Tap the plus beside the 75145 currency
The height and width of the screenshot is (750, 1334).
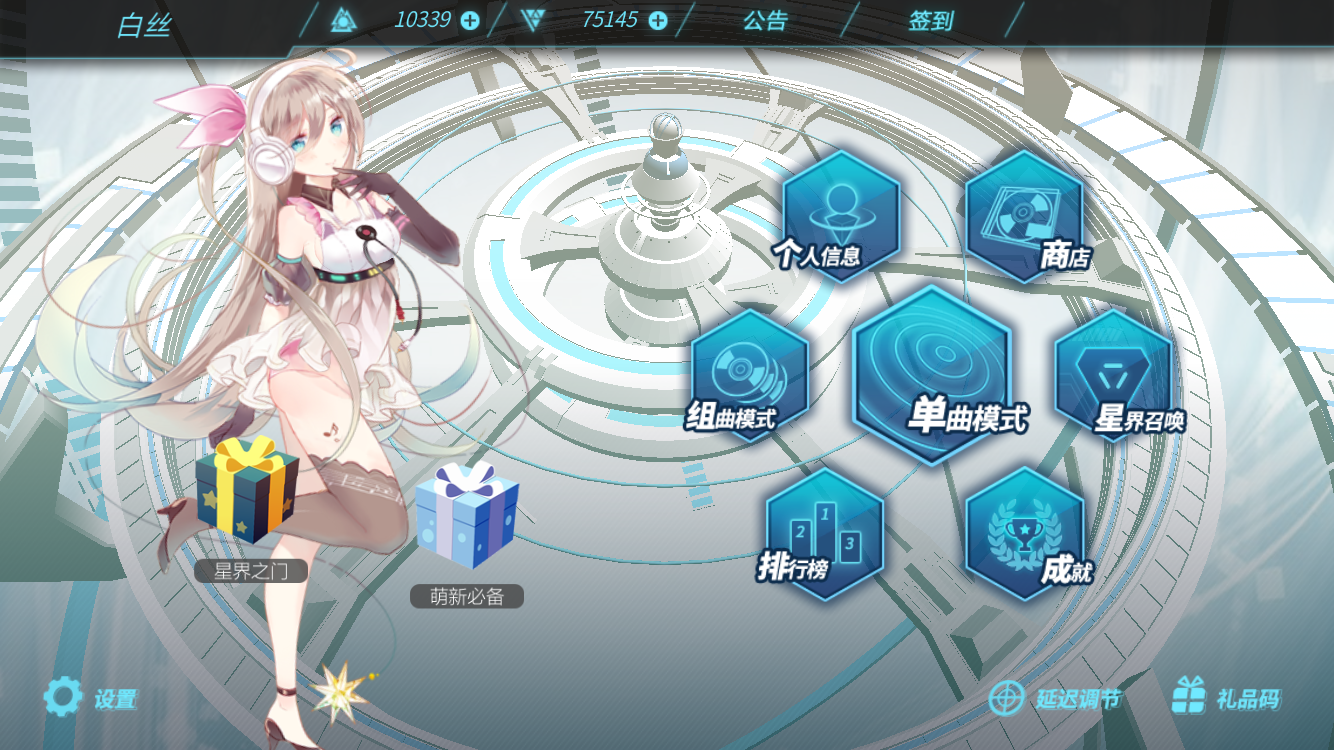[657, 20]
